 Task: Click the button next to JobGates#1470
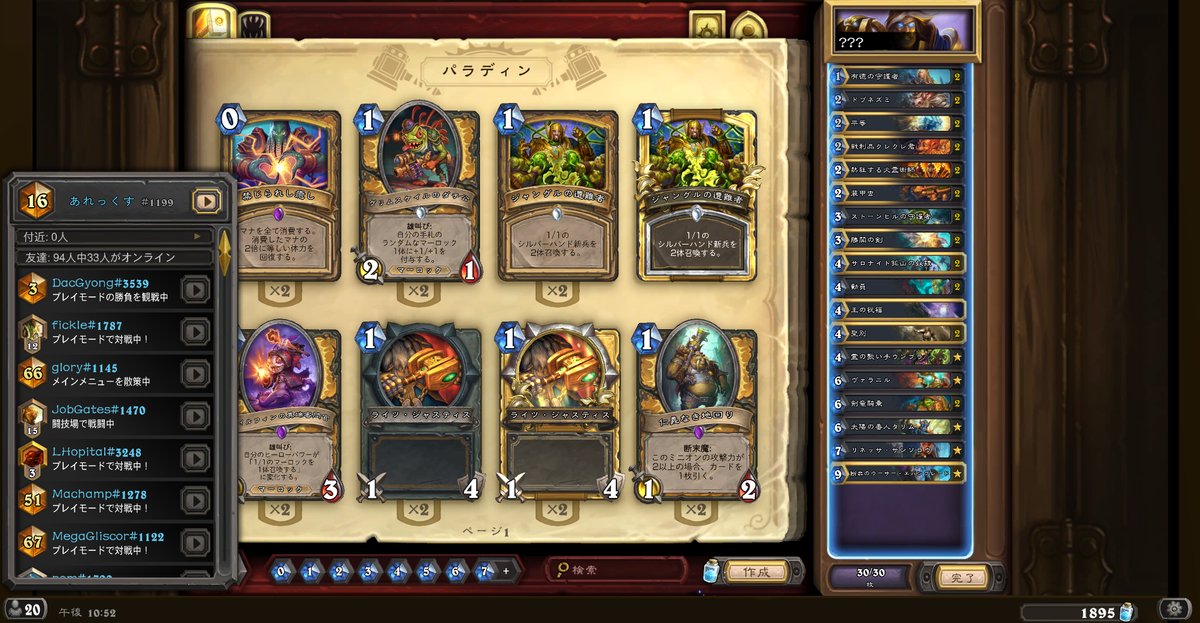[195, 415]
